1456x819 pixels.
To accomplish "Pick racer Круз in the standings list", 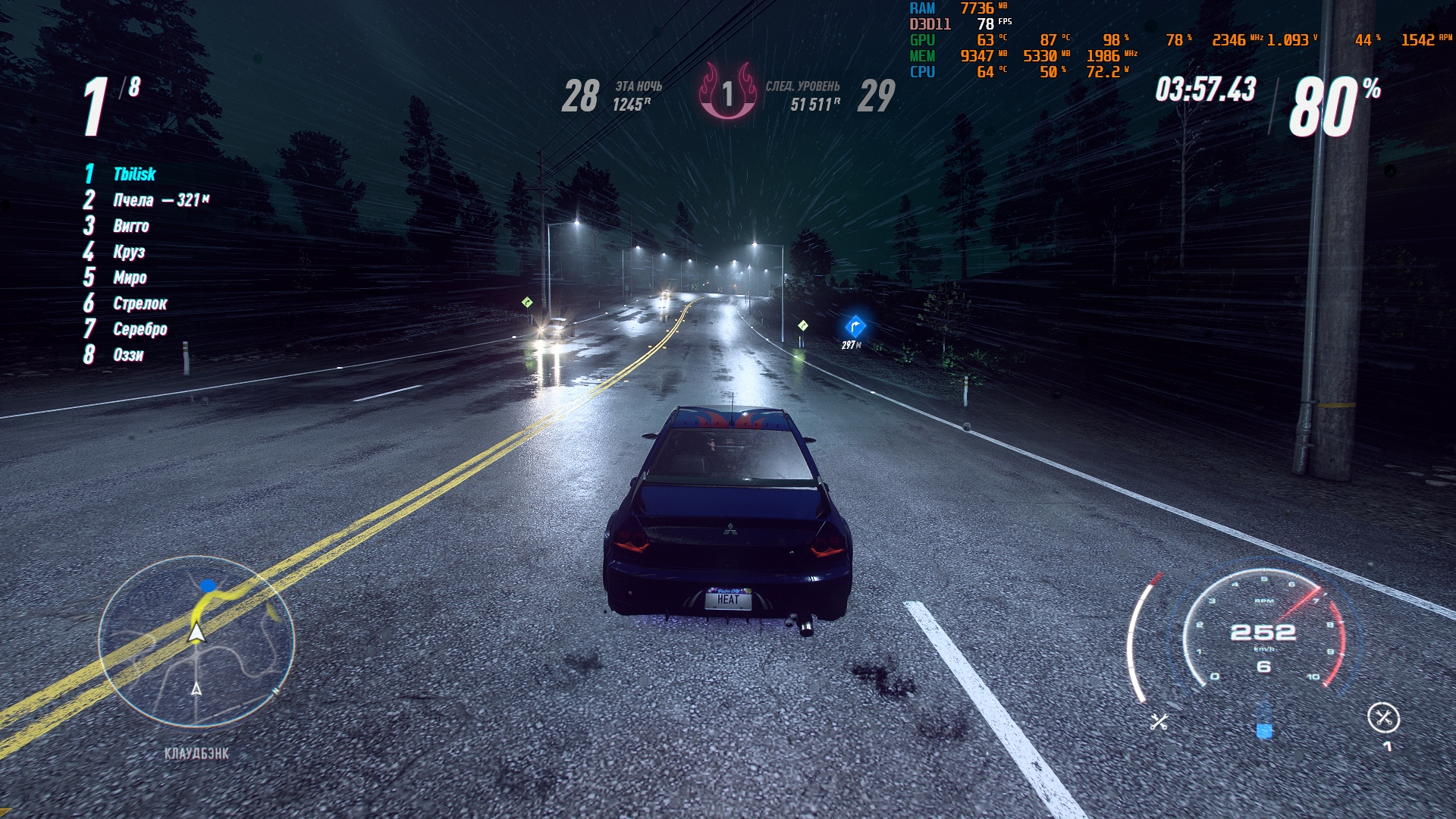I will click(129, 252).
